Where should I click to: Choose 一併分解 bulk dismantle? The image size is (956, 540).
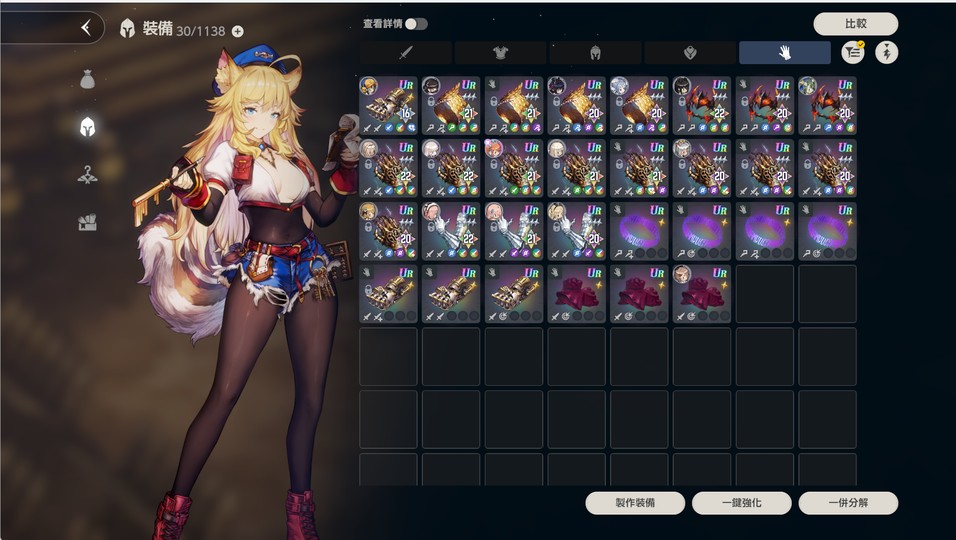tap(848, 503)
